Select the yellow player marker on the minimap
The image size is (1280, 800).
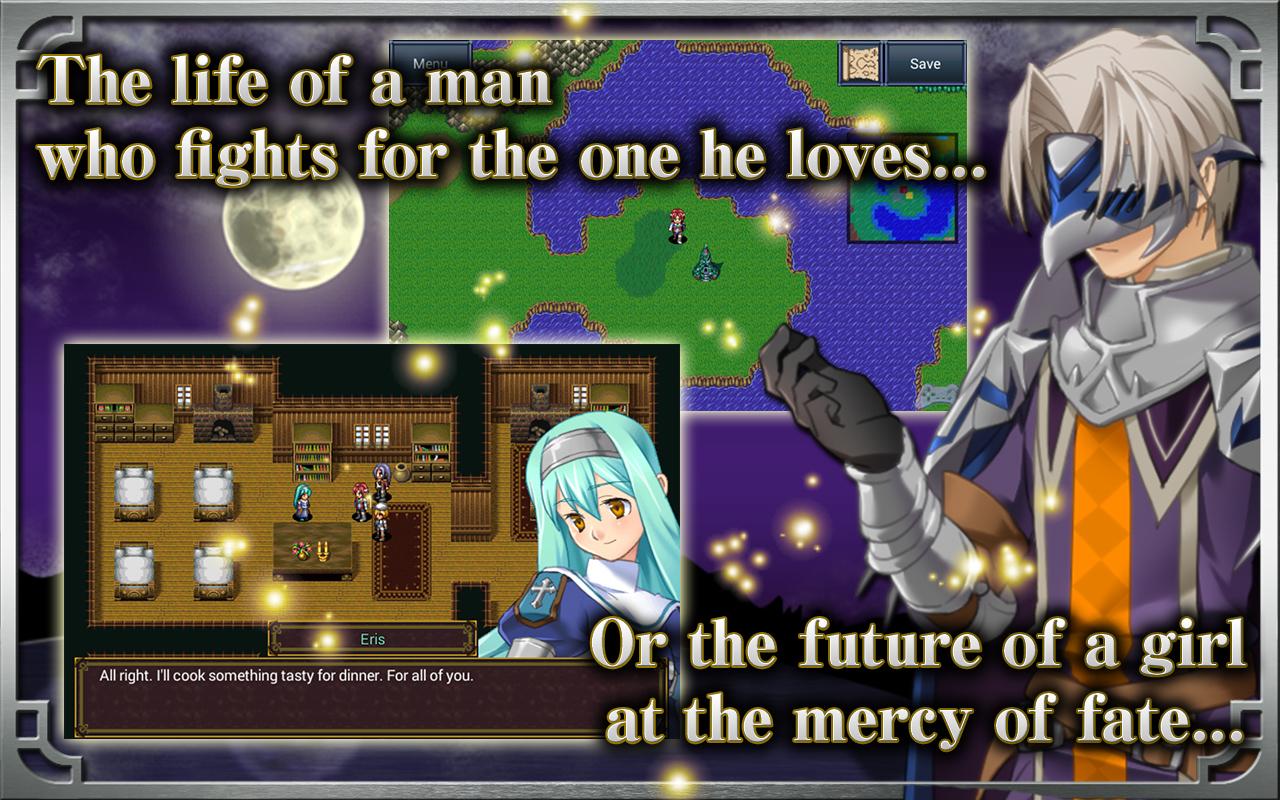[909, 196]
